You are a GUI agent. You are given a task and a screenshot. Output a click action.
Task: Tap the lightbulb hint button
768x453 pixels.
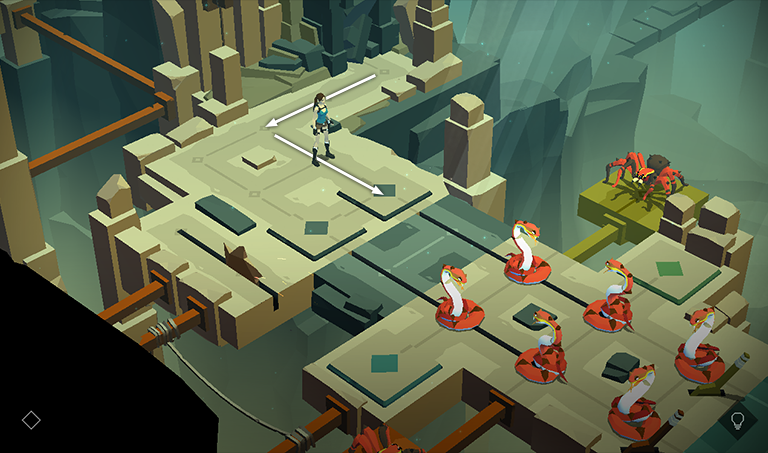[x=738, y=420]
